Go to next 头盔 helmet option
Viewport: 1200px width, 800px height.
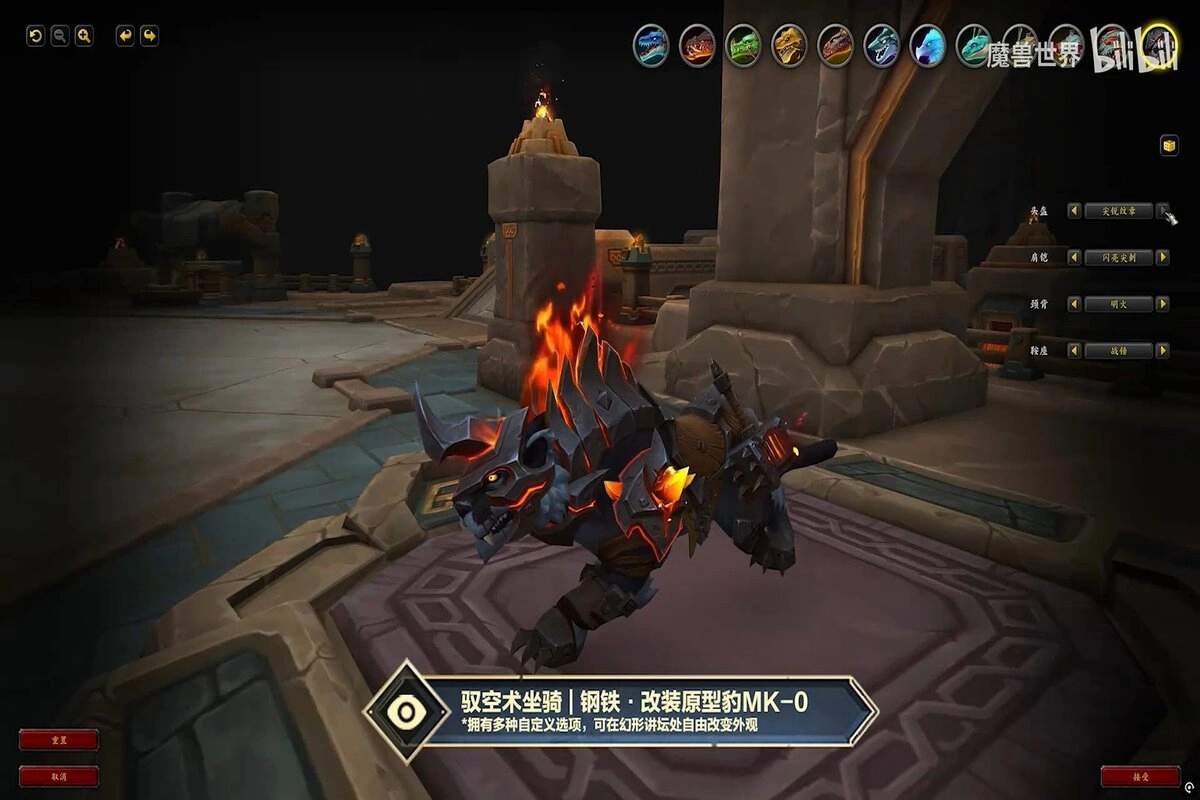pyautogui.click(x=1162, y=211)
